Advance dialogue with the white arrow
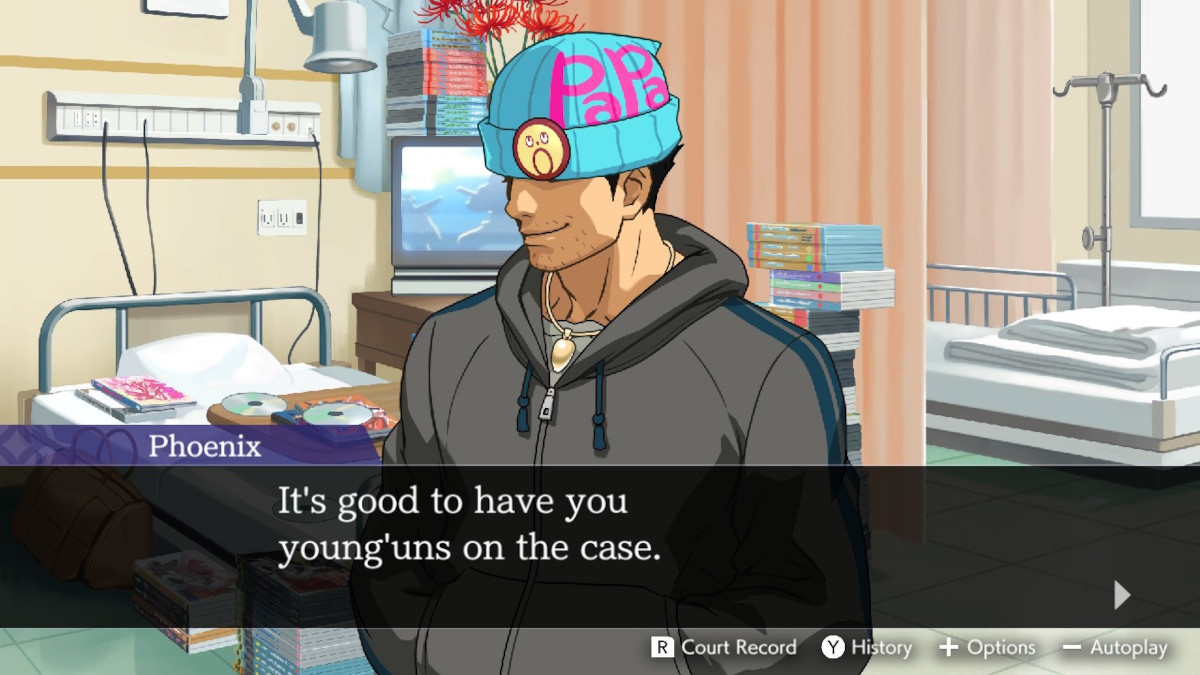Viewport: 1200px width, 675px height. [1122, 595]
